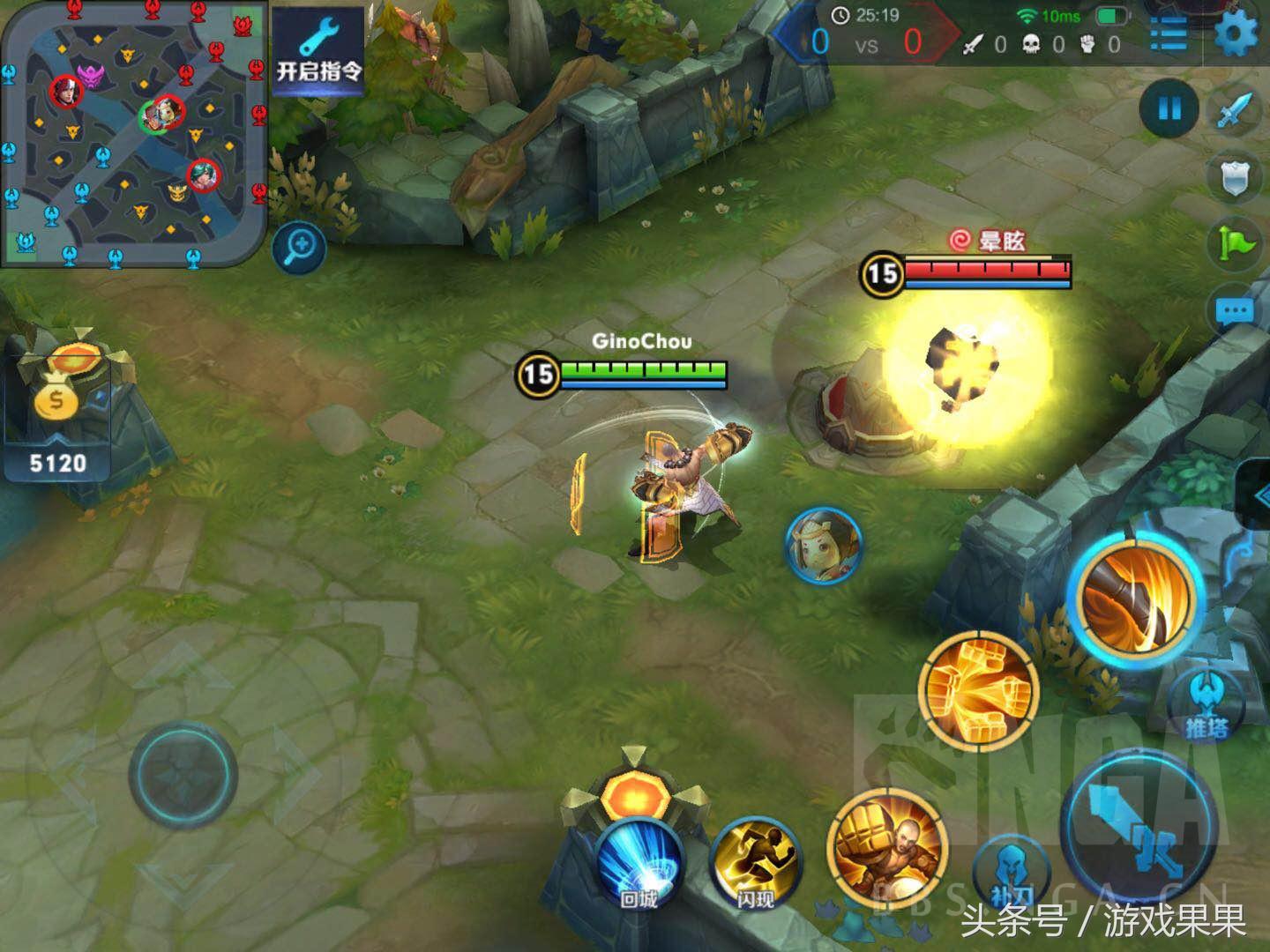Open the settings gear icon
The image size is (1270, 952).
tap(1235, 33)
